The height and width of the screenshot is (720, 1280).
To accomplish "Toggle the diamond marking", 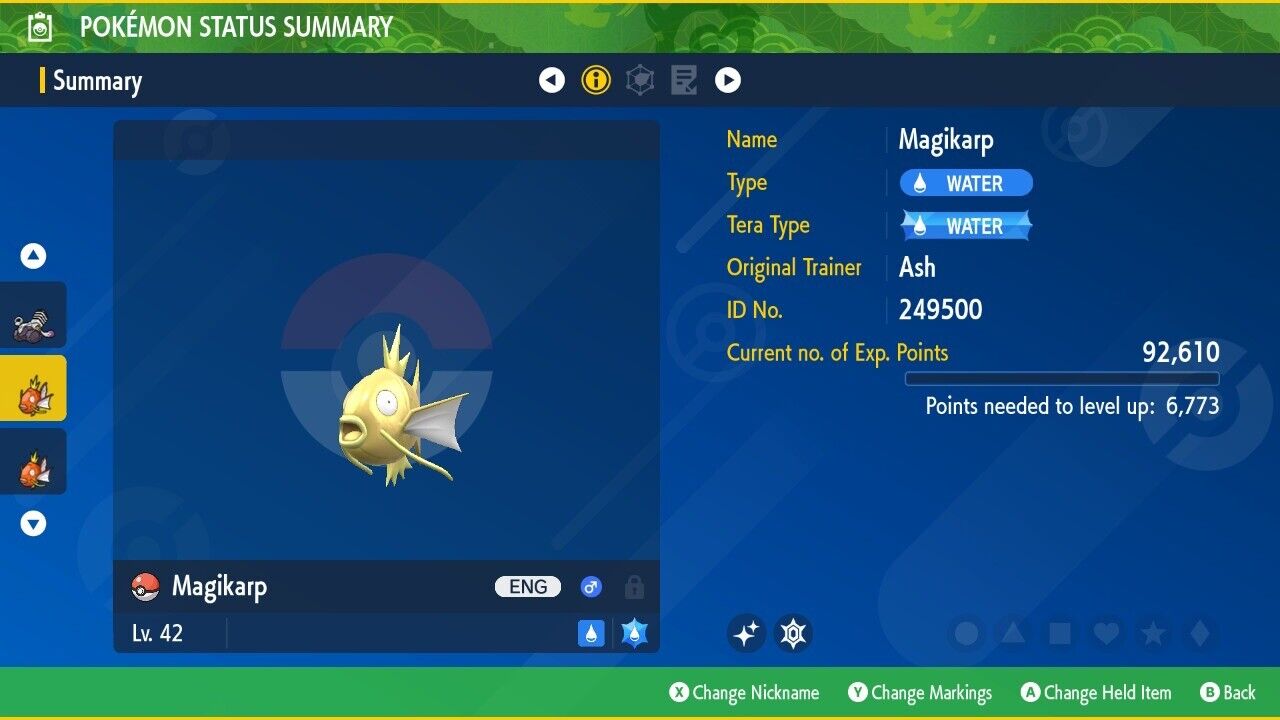I will click(x=1199, y=633).
